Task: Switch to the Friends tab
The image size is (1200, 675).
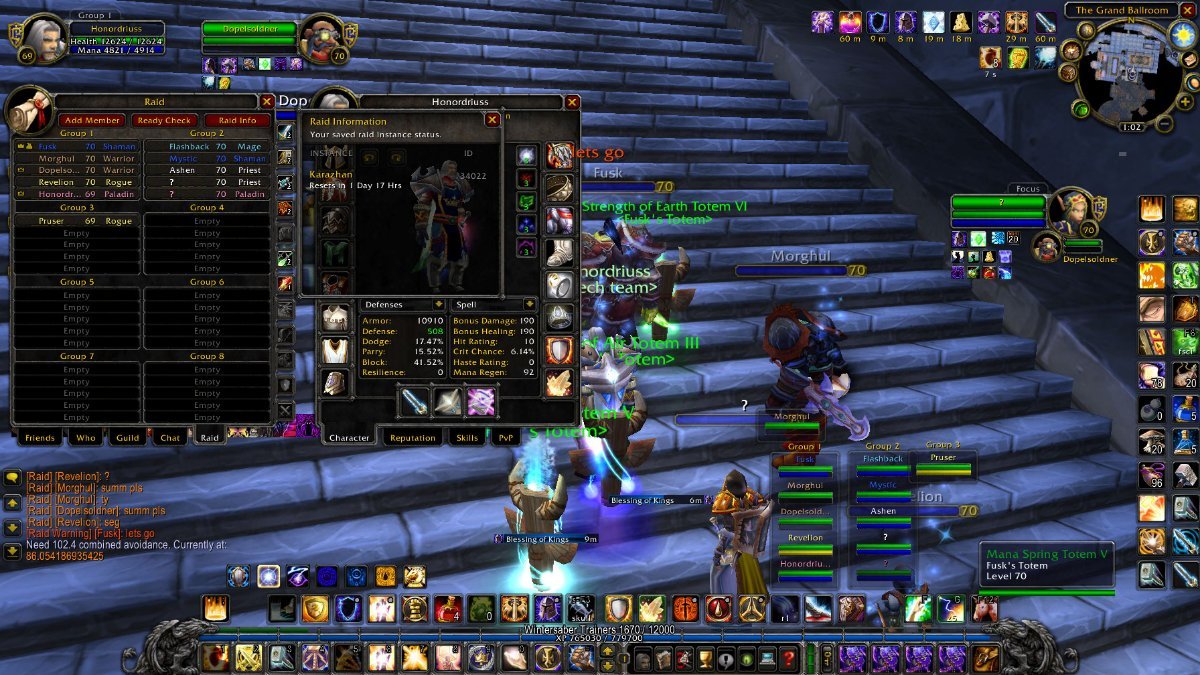Action: click(x=39, y=437)
